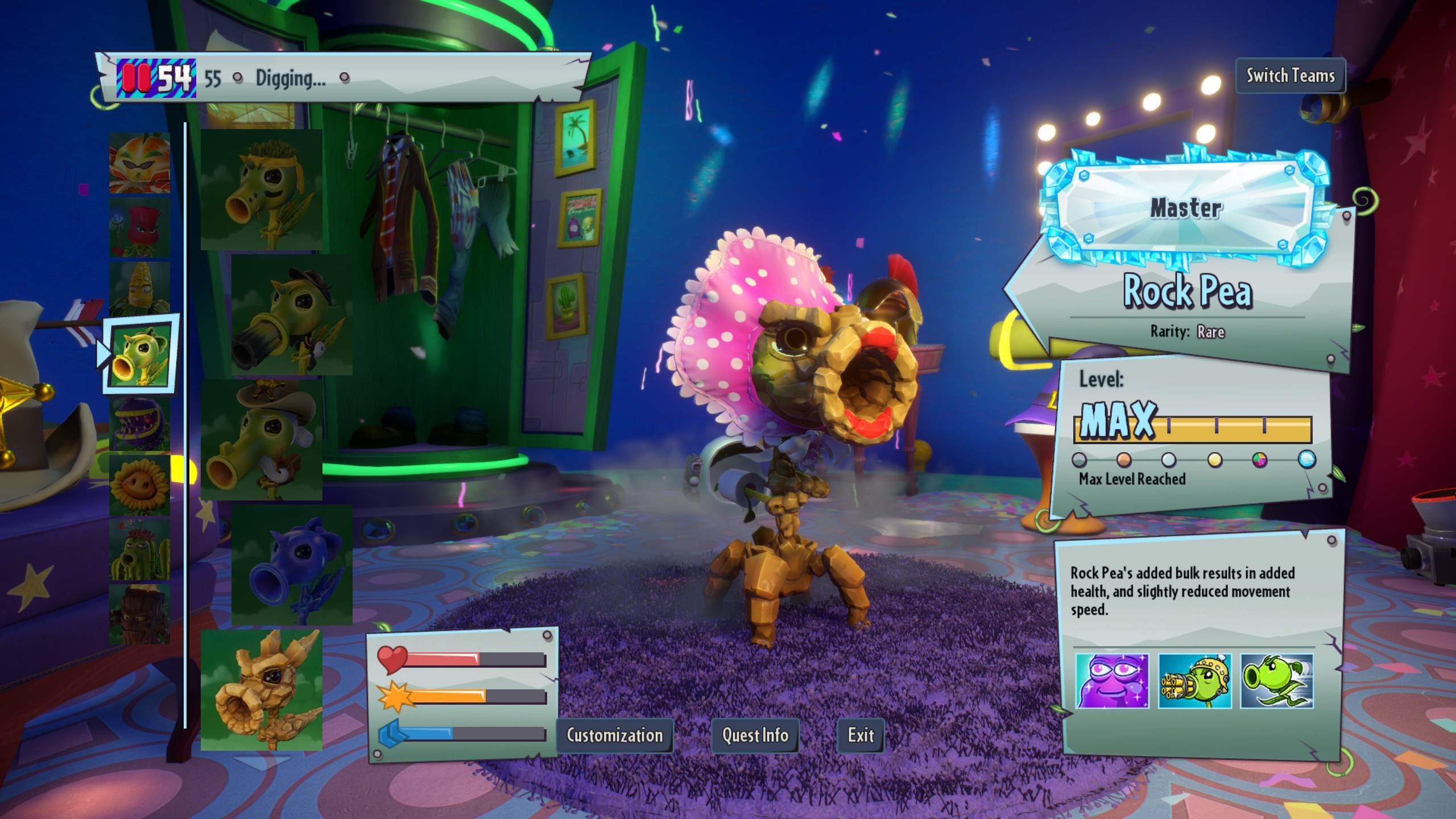Click Switch Teams in the top right
1456x819 pixels.
[x=1290, y=76]
